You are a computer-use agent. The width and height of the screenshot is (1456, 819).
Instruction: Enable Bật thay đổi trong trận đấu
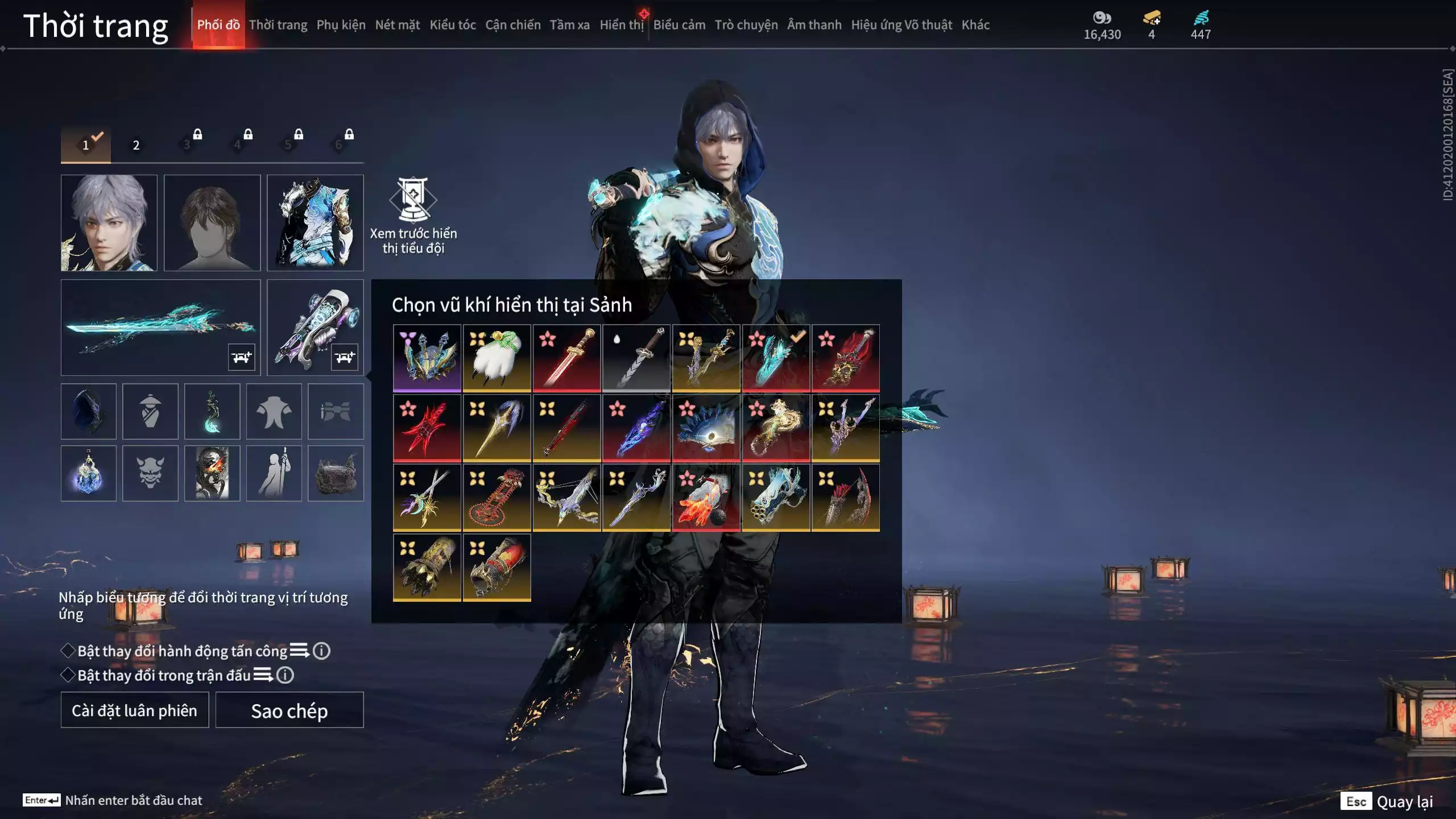pos(68,675)
